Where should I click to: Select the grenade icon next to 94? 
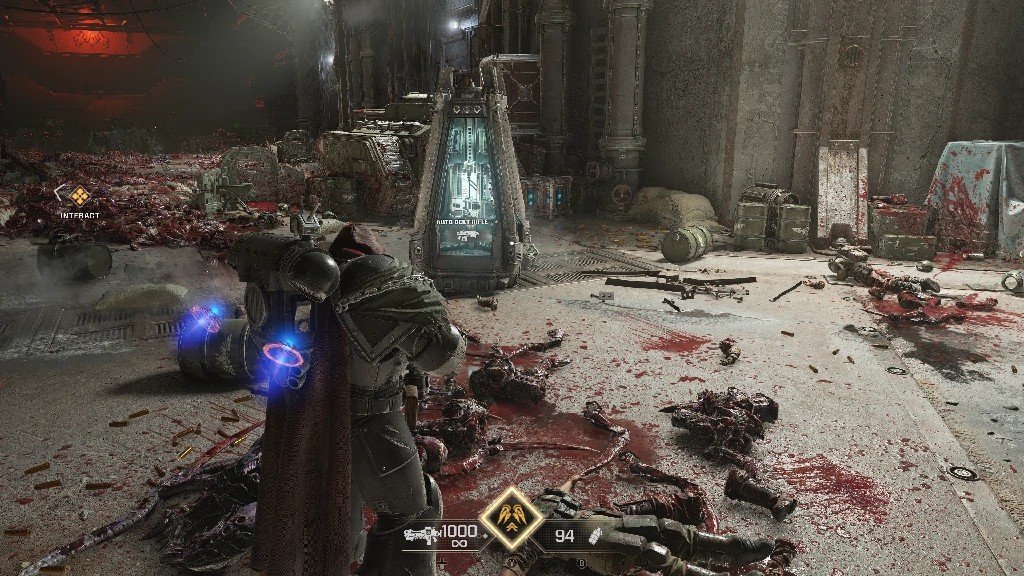pyautogui.click(x=596, y=537)
